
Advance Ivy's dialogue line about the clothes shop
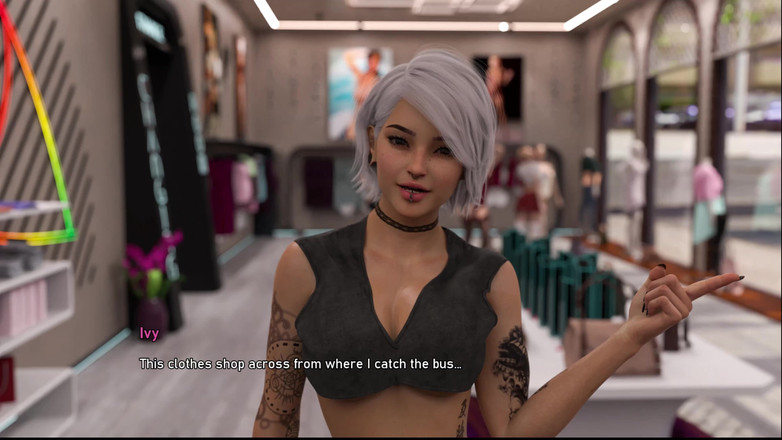(300, 364)
